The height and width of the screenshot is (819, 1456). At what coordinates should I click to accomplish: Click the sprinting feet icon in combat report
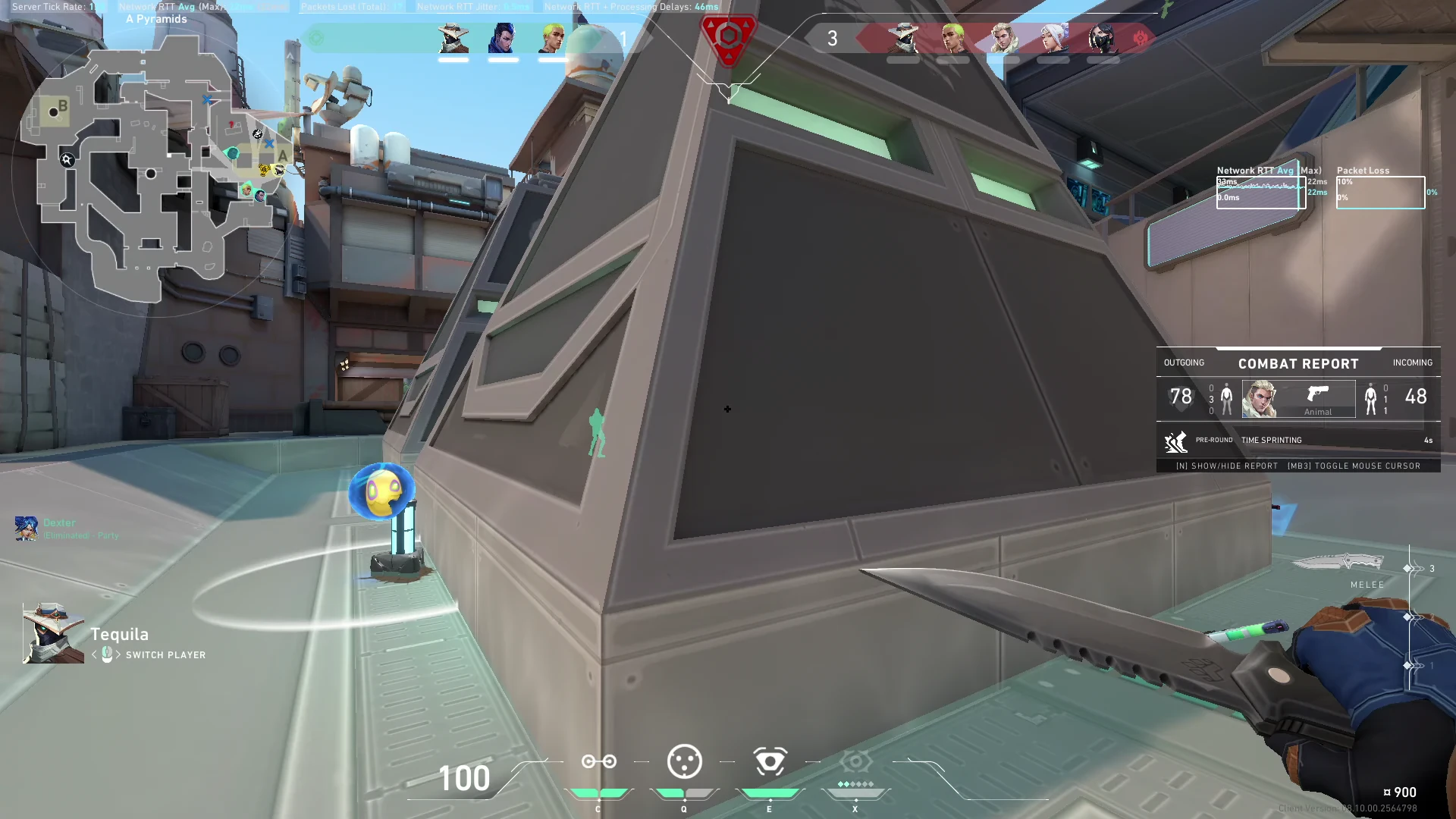pyautogui.click(x=1175, y=440)
